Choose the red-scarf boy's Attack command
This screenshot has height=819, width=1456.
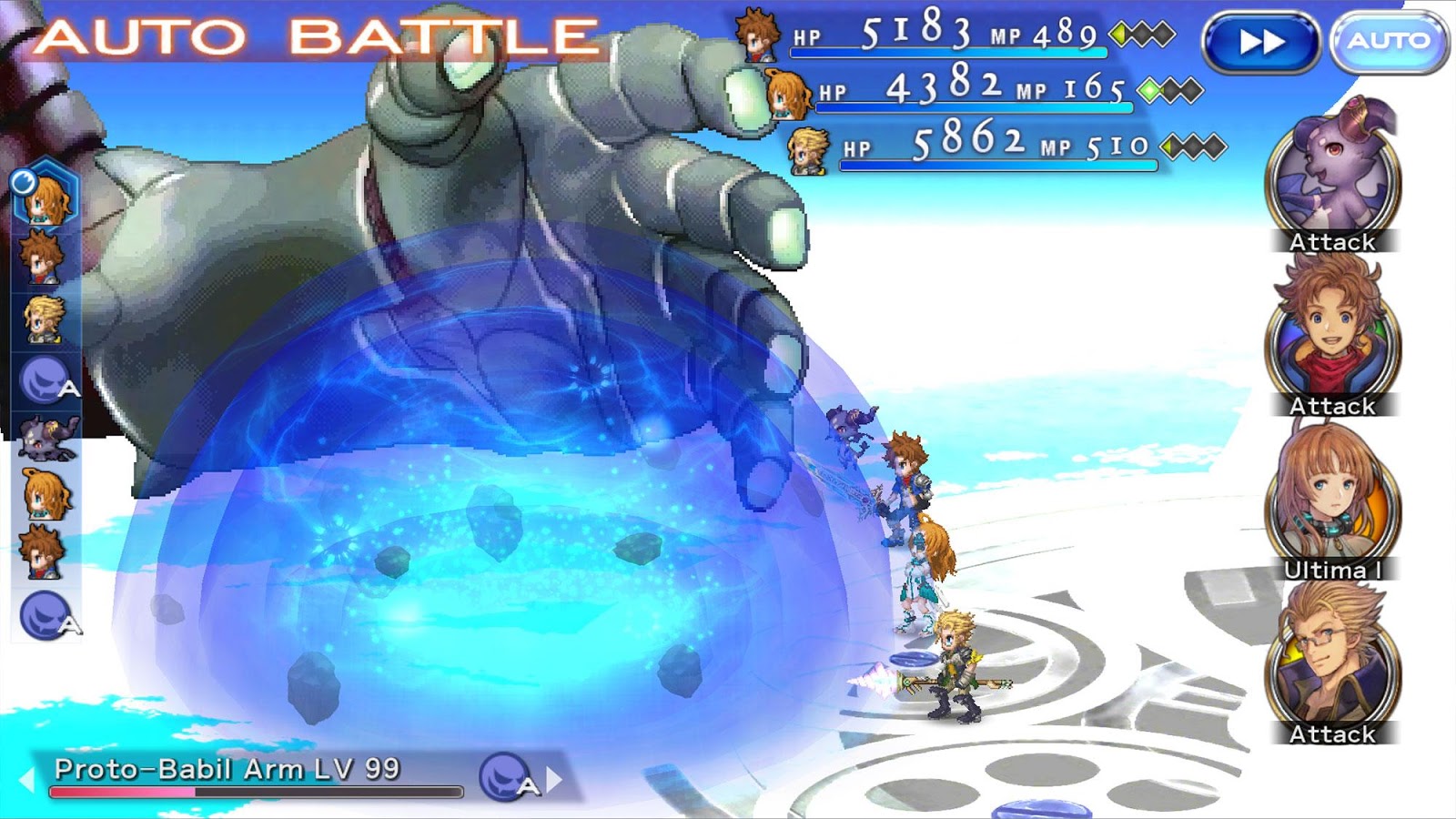coord(1333,339)
